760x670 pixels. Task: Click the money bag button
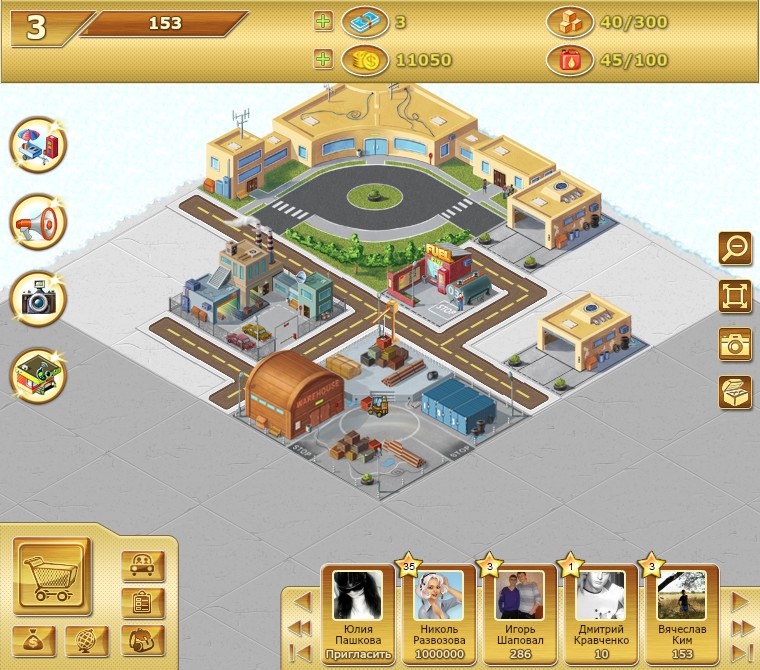(x=33, y=640)
